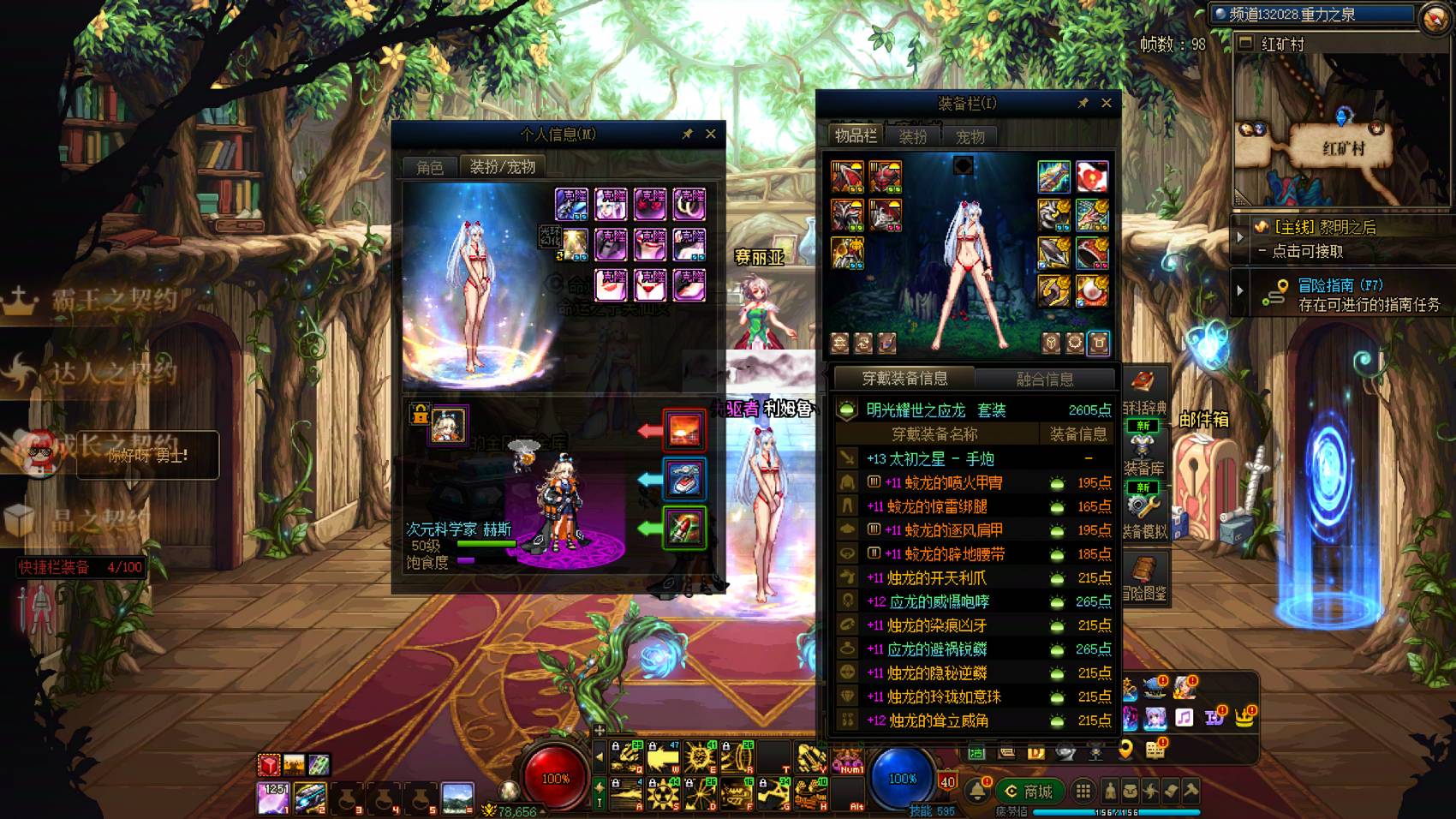The height and width of the screenshot is (819, 1456).
Task: Switch to the 装扮 tab in equipment window
Action: click(x=912, y=137)
